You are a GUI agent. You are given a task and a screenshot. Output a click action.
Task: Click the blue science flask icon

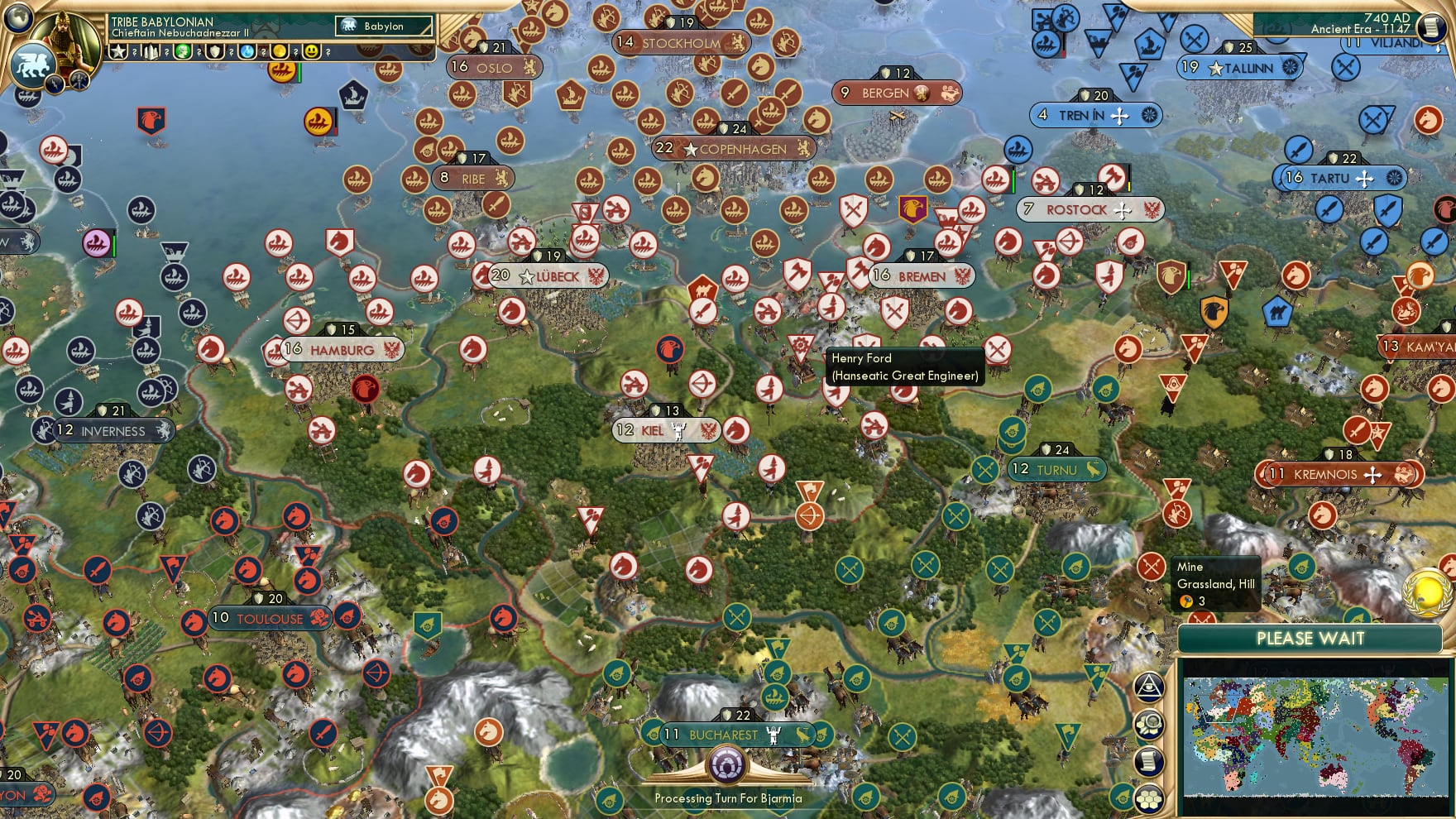[x=247, y=51]
